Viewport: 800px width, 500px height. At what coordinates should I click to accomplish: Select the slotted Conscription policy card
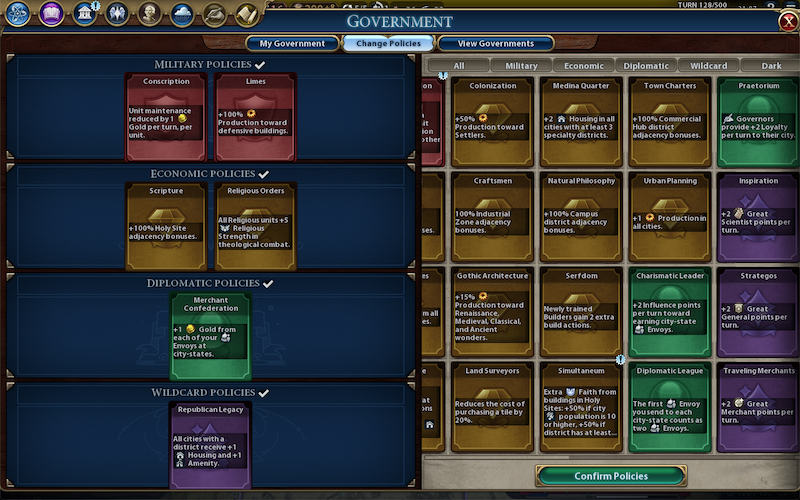pyautogui.click(x=166, y=117)
